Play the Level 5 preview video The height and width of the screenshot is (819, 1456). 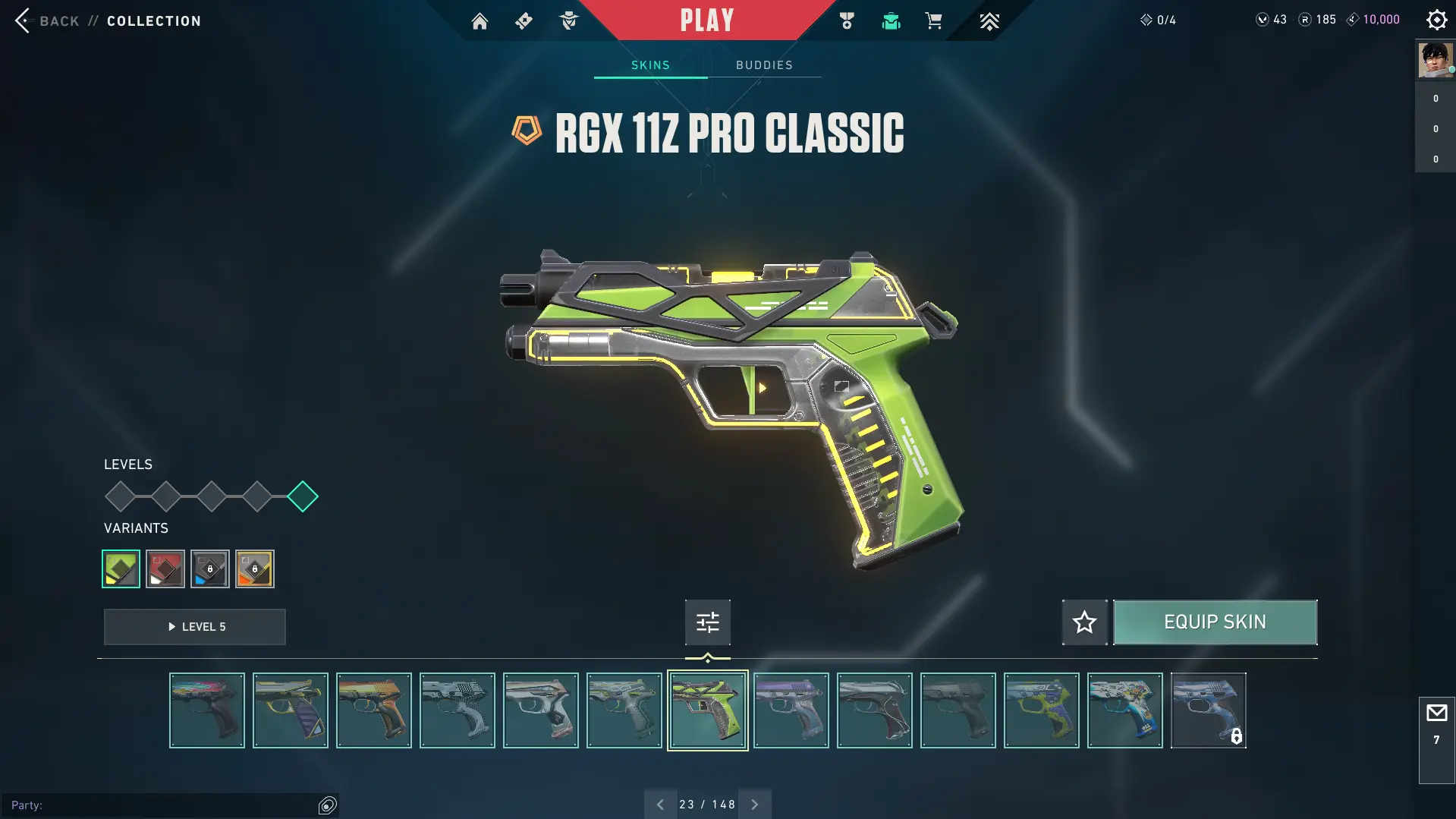tap(195, 627)
